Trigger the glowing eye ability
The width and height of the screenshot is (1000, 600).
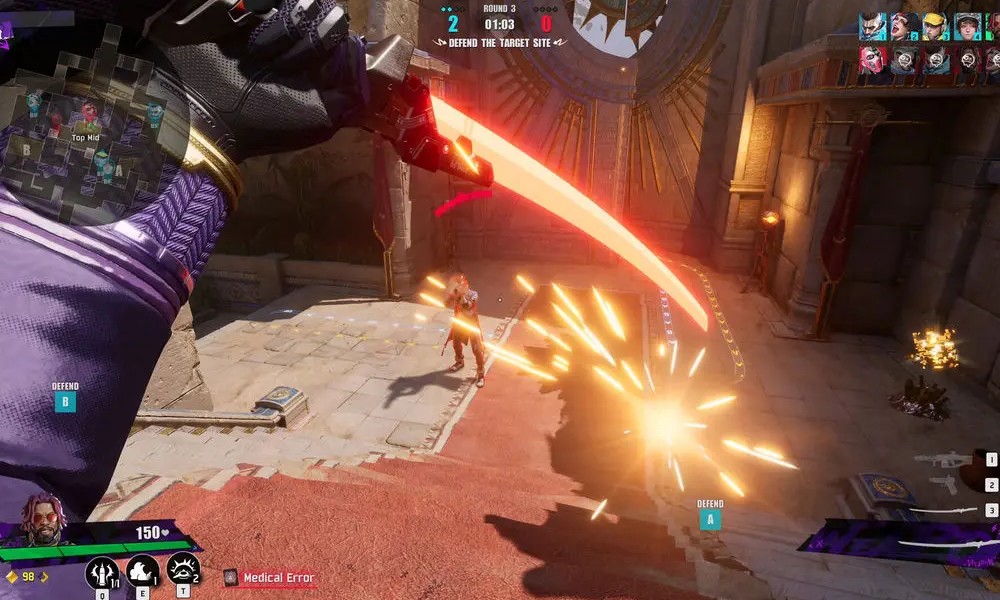[x=183, y=569]
